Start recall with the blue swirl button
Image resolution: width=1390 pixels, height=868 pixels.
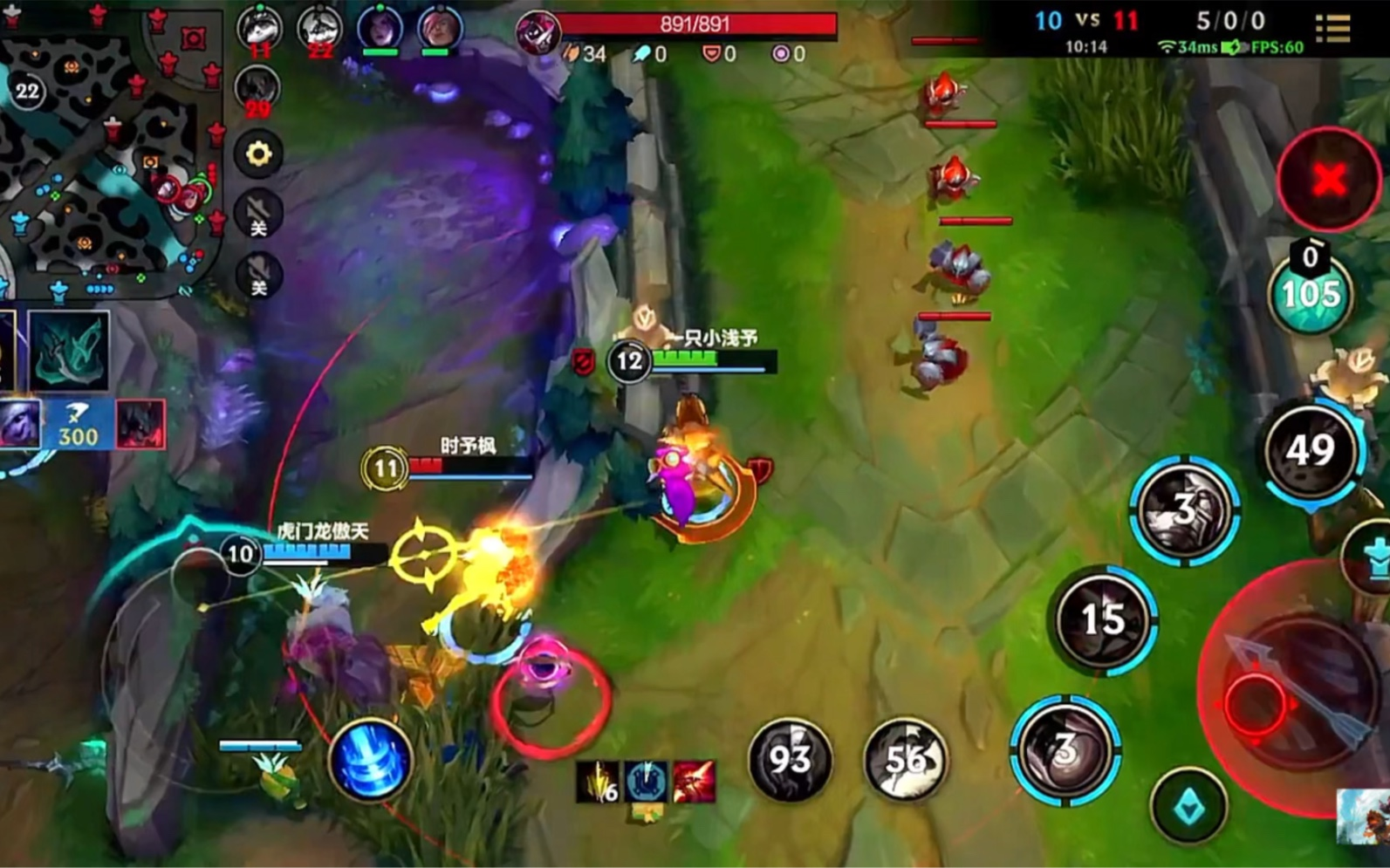click(370, 761)
